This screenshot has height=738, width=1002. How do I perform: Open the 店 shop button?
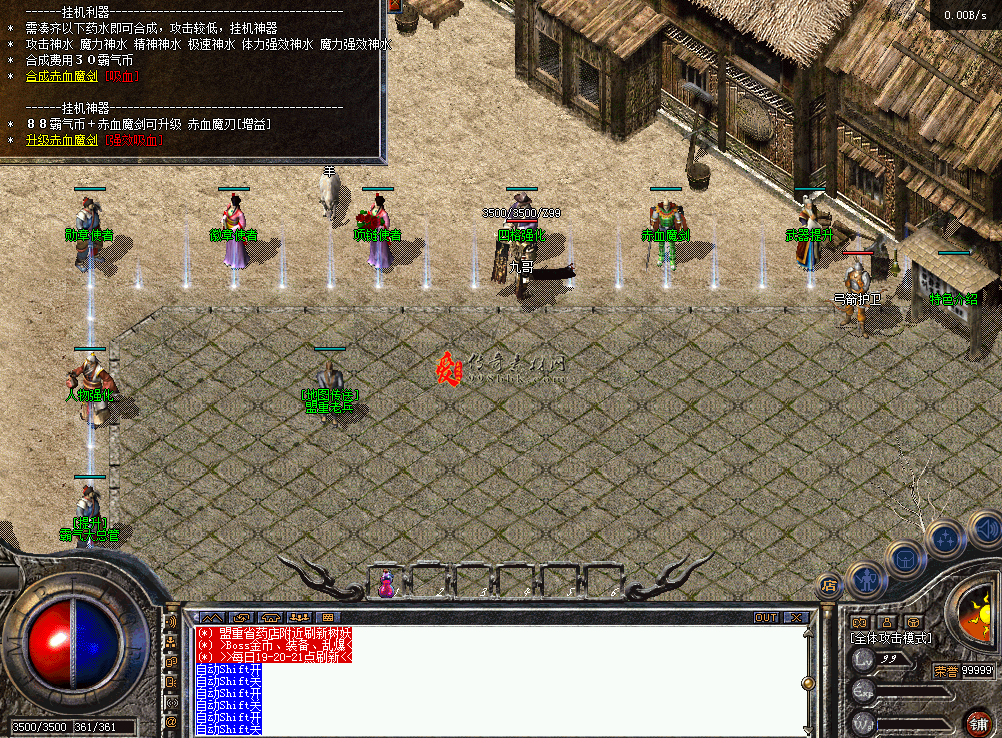828,584
